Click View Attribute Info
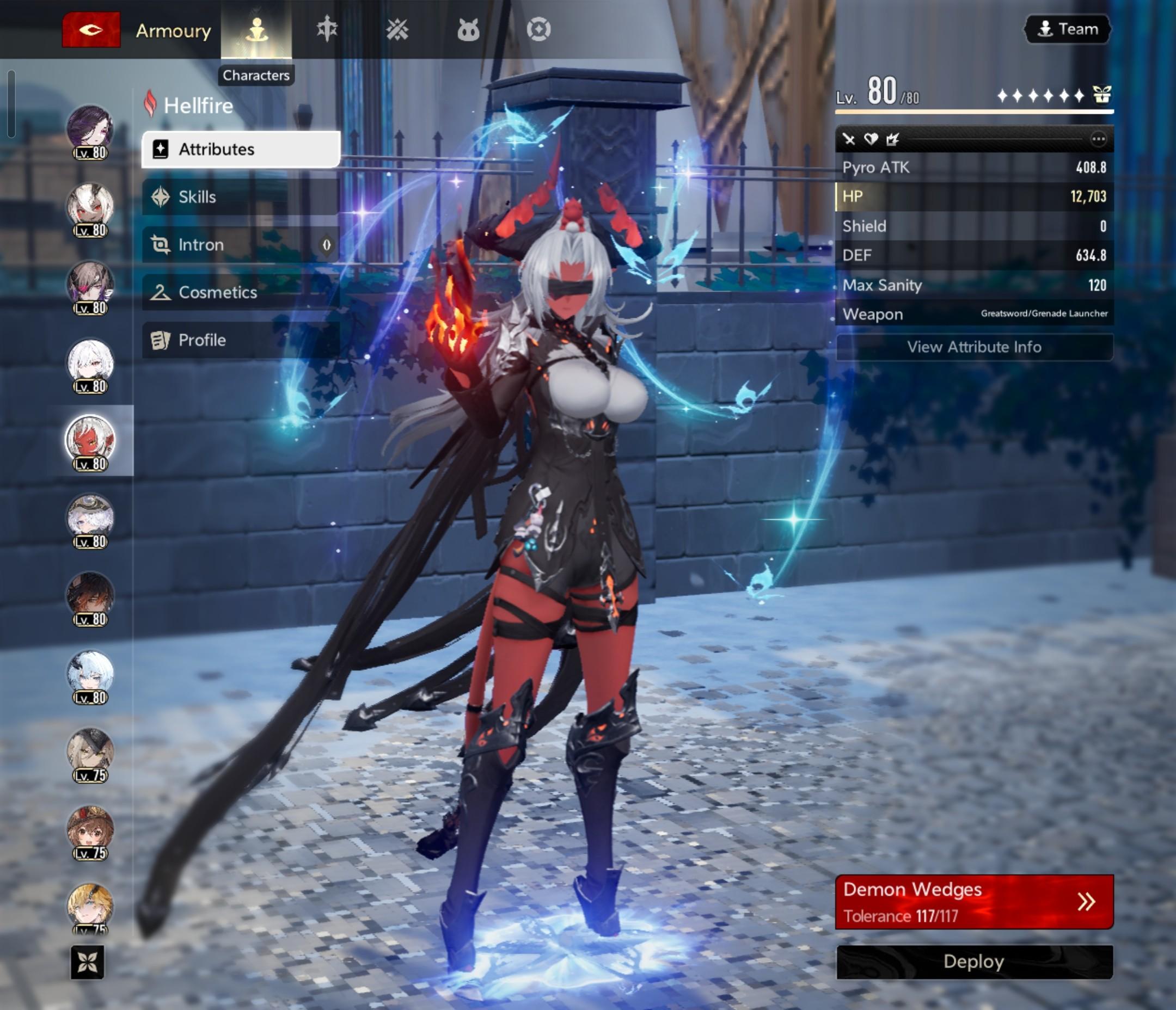Screen dimensions: 1176x1010 (974, 347)
